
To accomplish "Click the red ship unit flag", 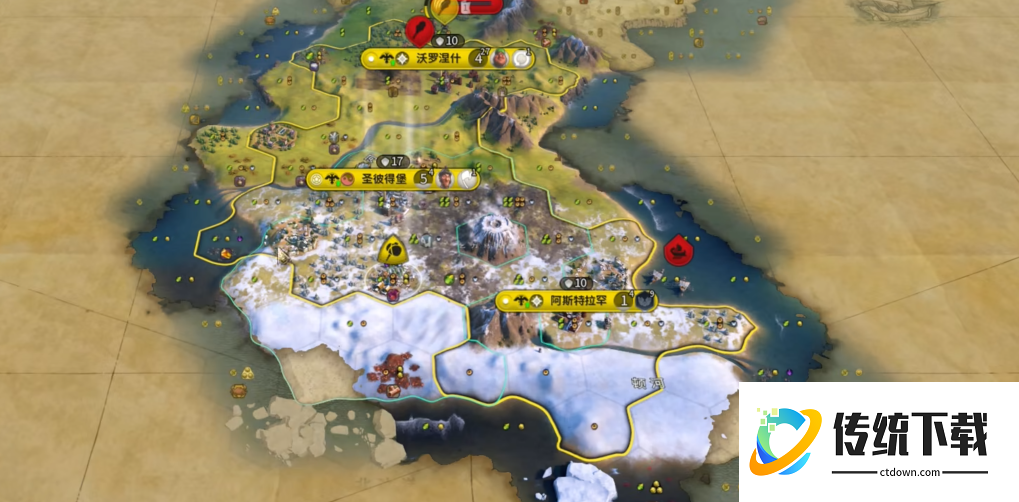I will (x=679, y=246).
